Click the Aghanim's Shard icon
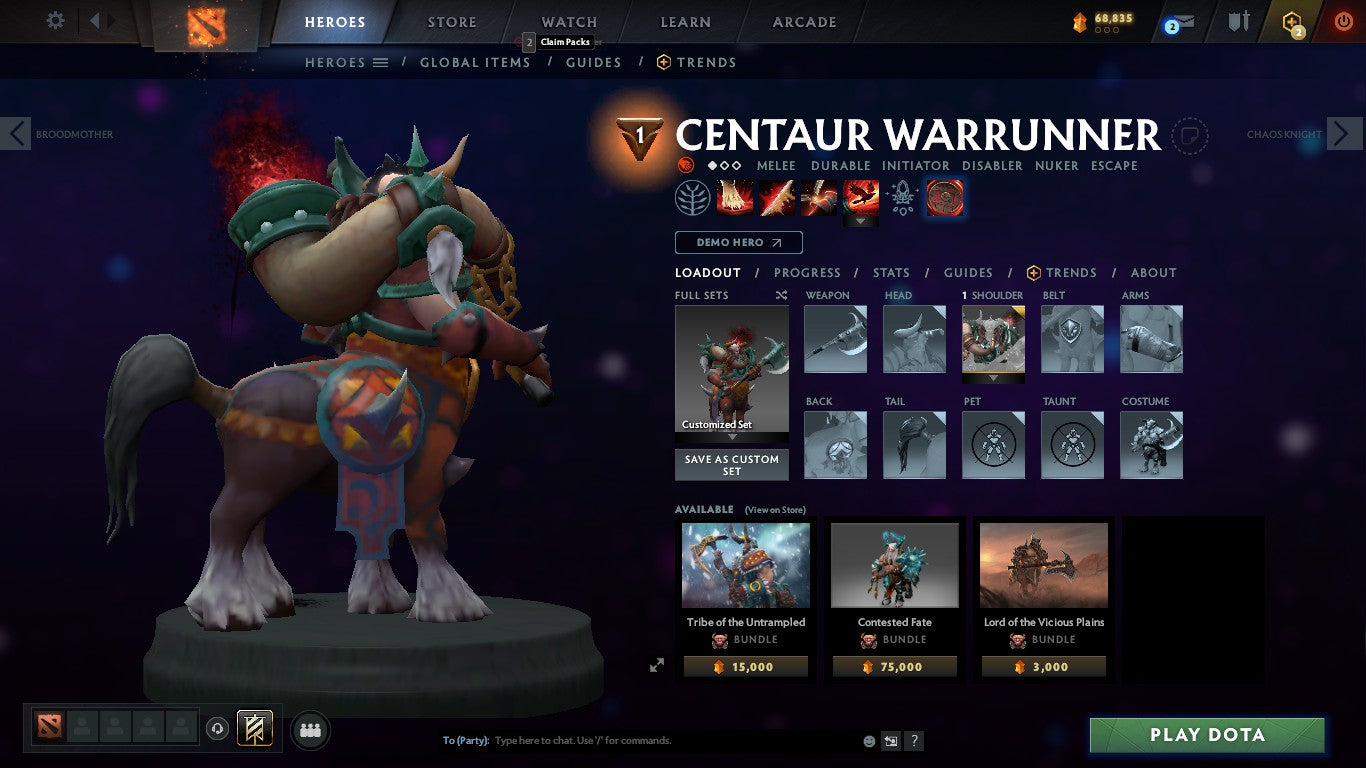1366x768 pixels. pyautogui.click(x=903, y=197)
